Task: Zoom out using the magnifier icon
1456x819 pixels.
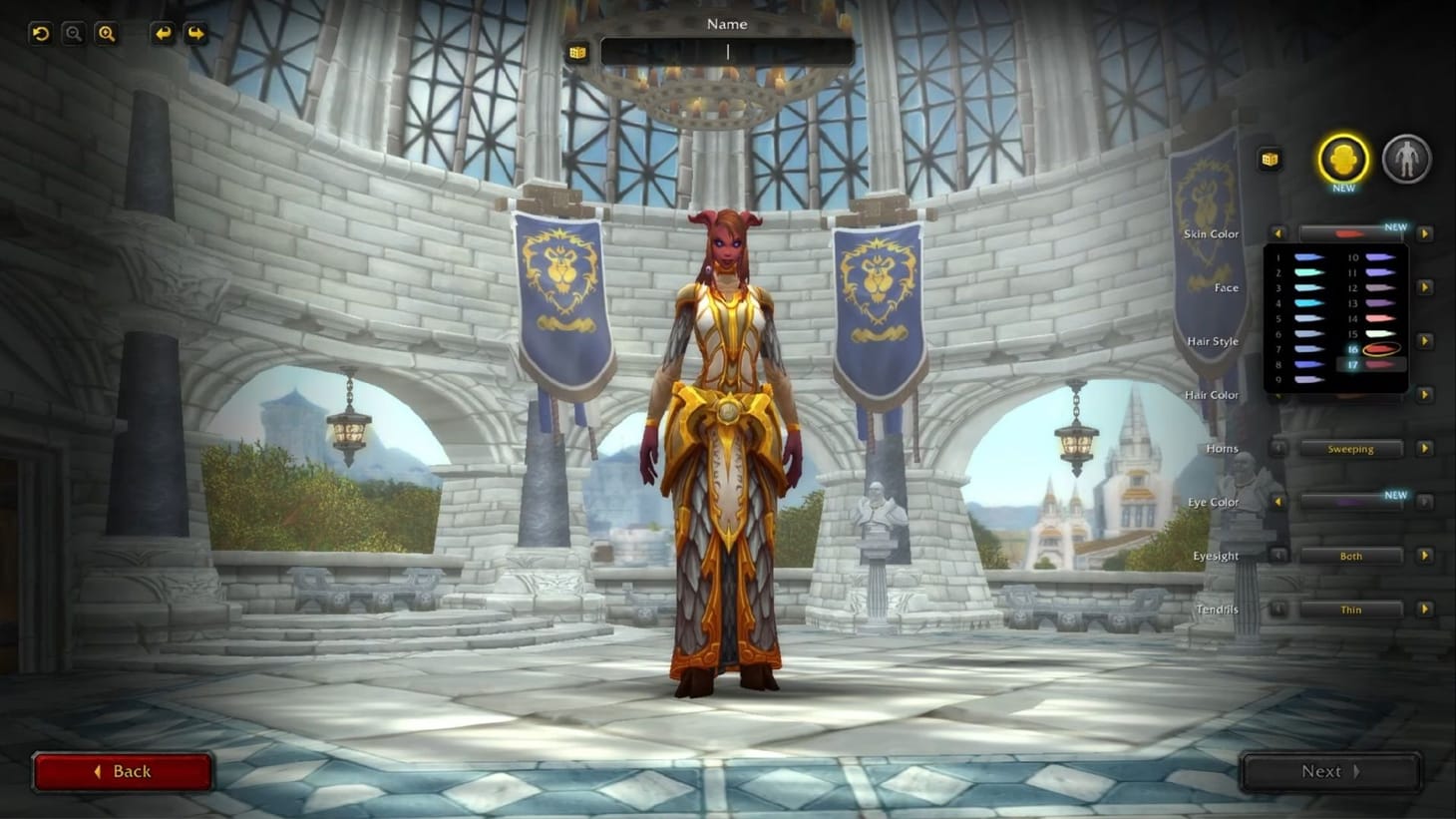Action: (x=73, y=33)
